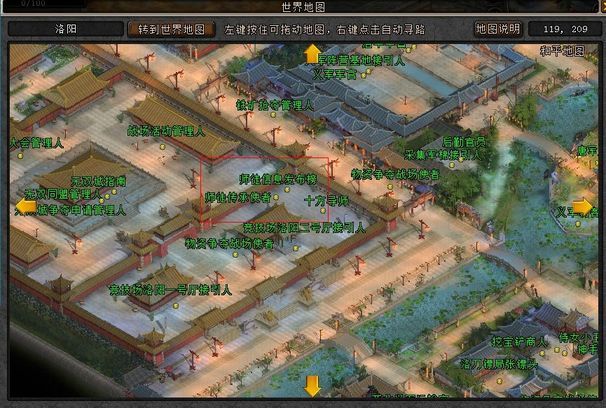Select the 后勤官员 map marker
The image size is (606, 408).
click(x=464, y=142)
